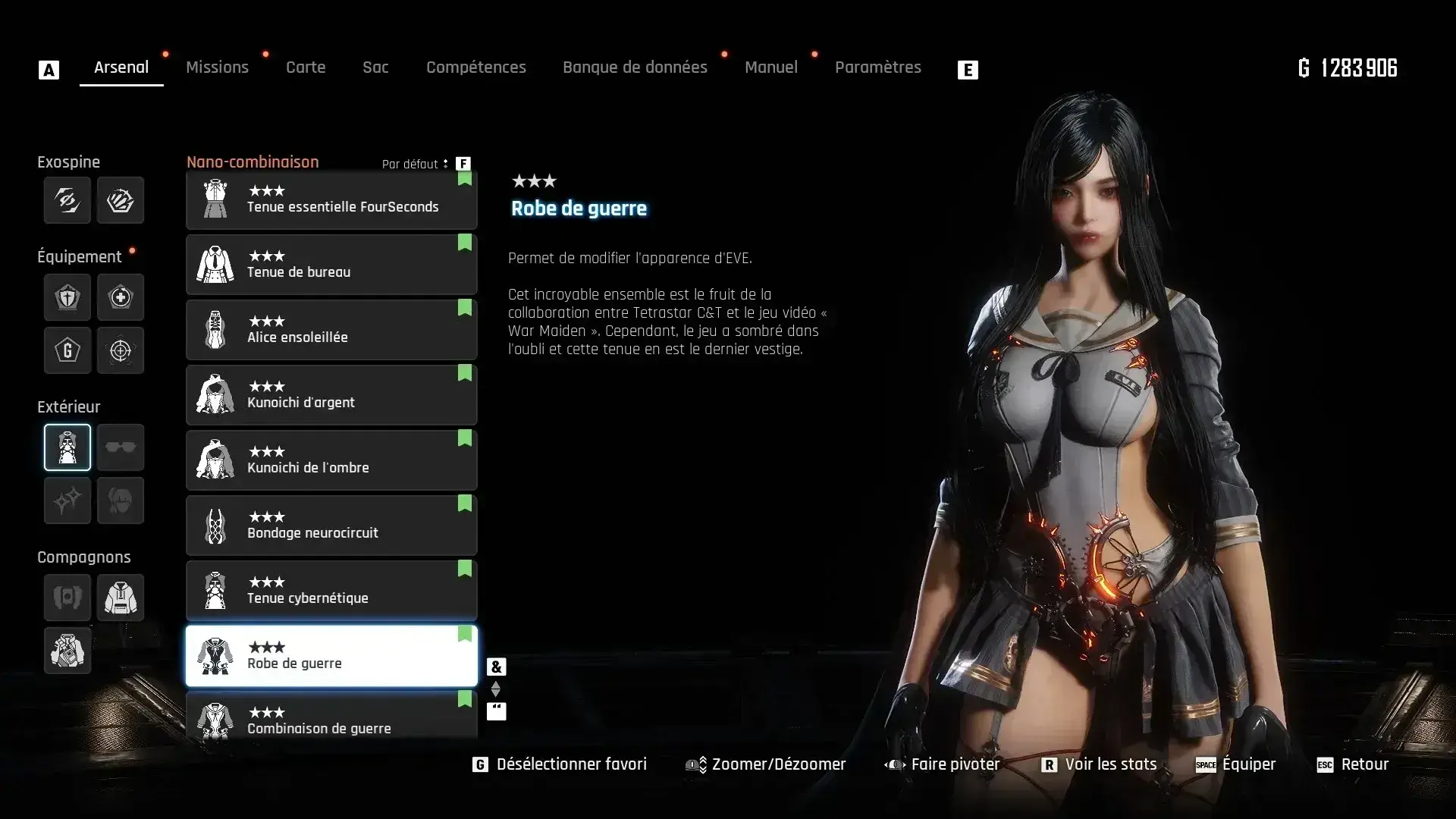This screenshot has height=819, width=1456.
Task: Select the glasses accessory slot under Extérieur
Action: [121, 447]
